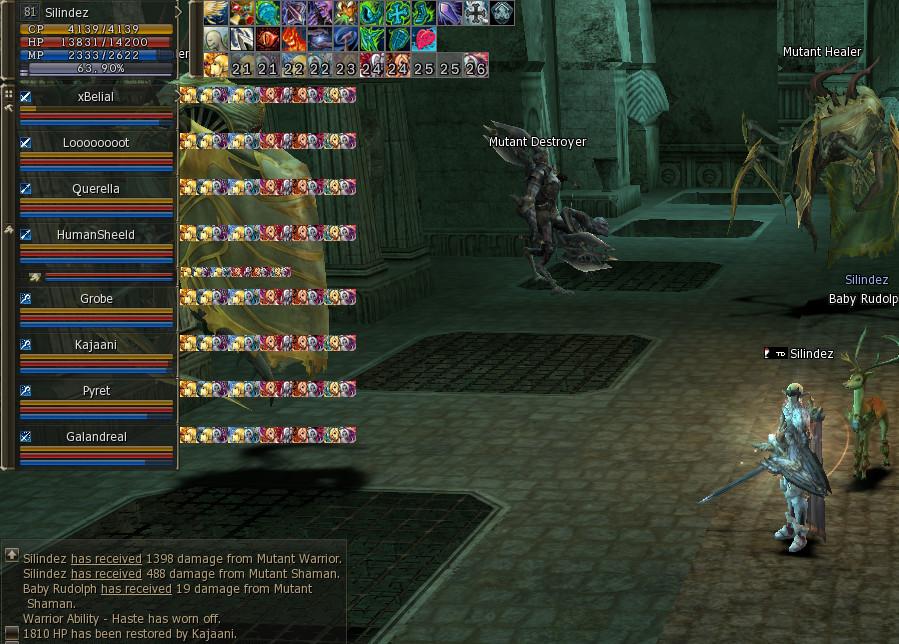Select party member Pyret
Viewport: 899px width, 644px height.
point(96,391)
